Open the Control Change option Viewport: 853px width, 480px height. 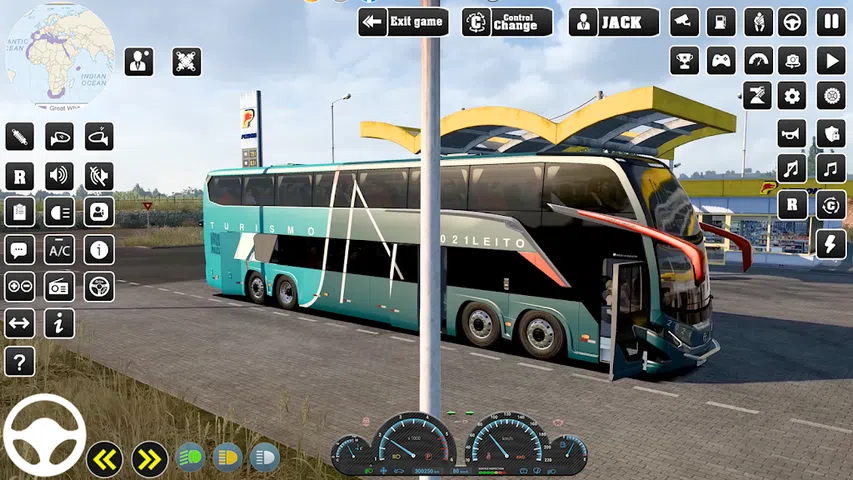pyautogui.click(x=507, y=22)
